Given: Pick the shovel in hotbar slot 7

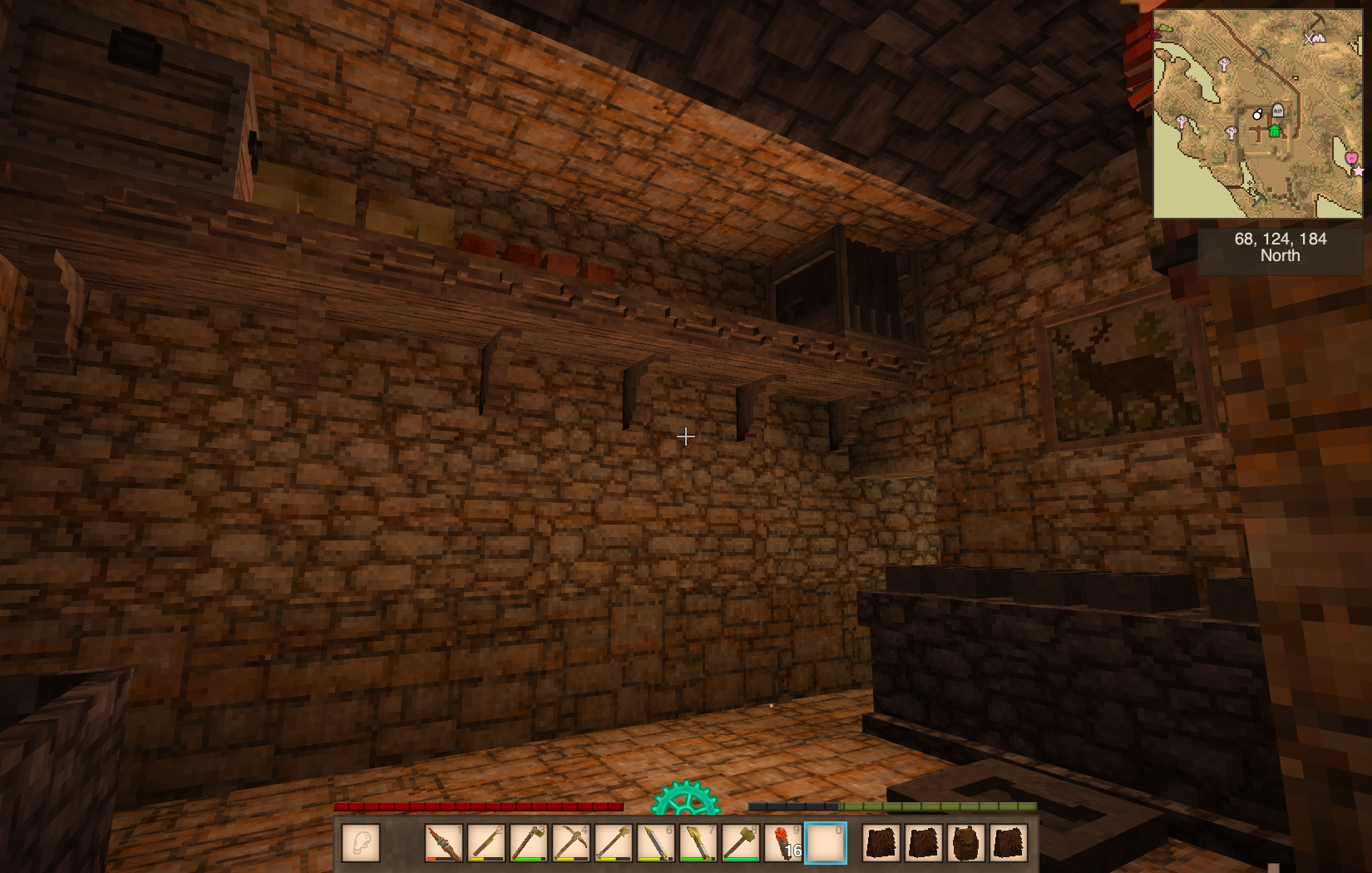Looking at the screenshot, I should pyautogui.click(x=698, y=843).
